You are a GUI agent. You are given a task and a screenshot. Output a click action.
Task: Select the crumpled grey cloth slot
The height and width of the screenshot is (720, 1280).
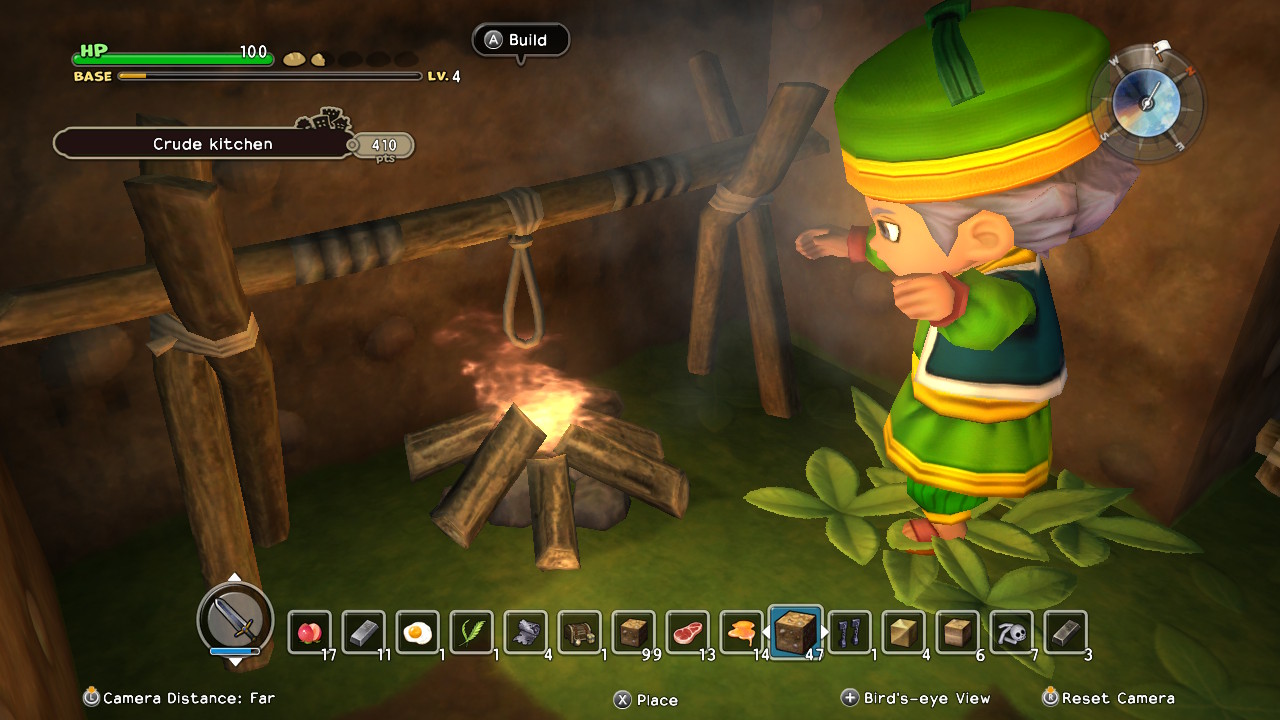tap(525, 632)
